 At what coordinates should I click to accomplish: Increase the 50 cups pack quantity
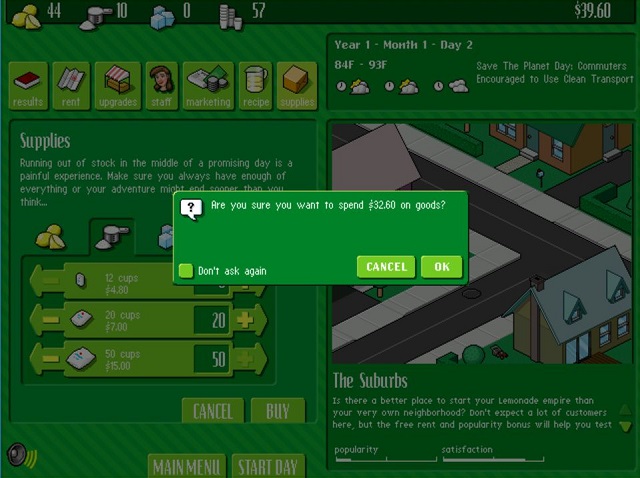coord(246,358)
